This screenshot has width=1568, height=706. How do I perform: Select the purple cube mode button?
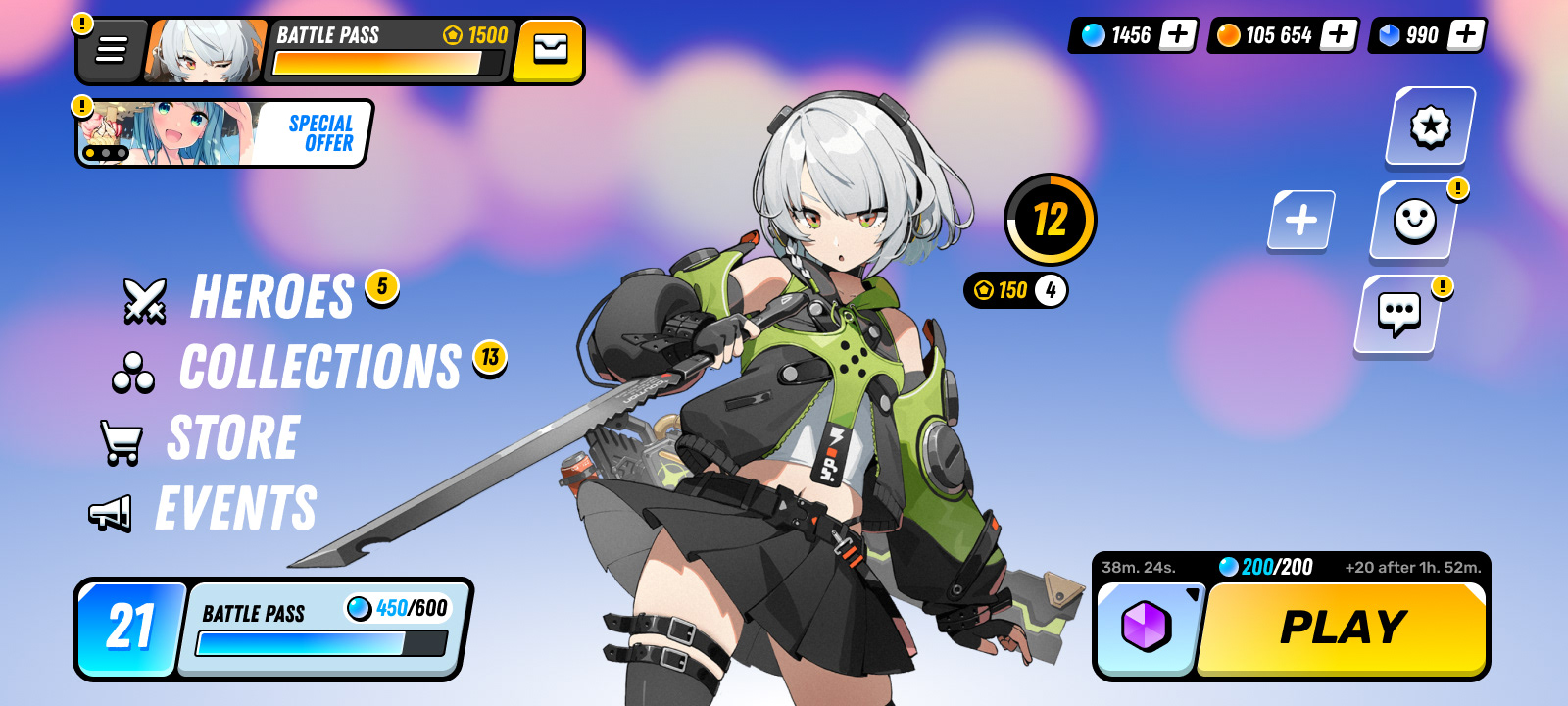(1146, 628)
